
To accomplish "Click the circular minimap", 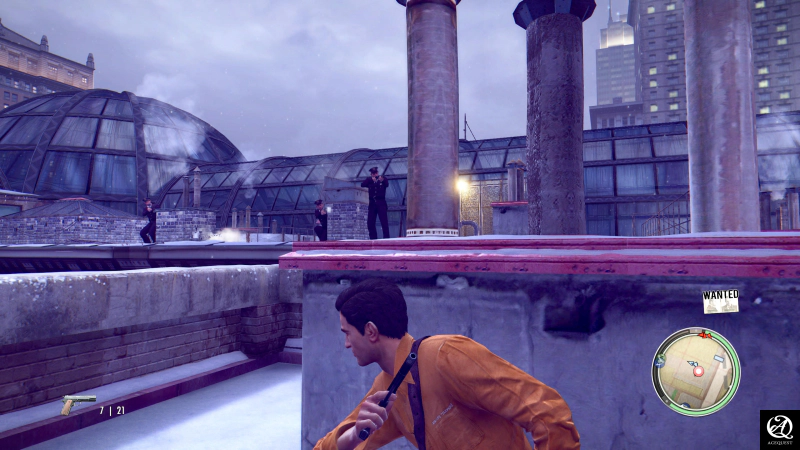I will coord(695,371).
